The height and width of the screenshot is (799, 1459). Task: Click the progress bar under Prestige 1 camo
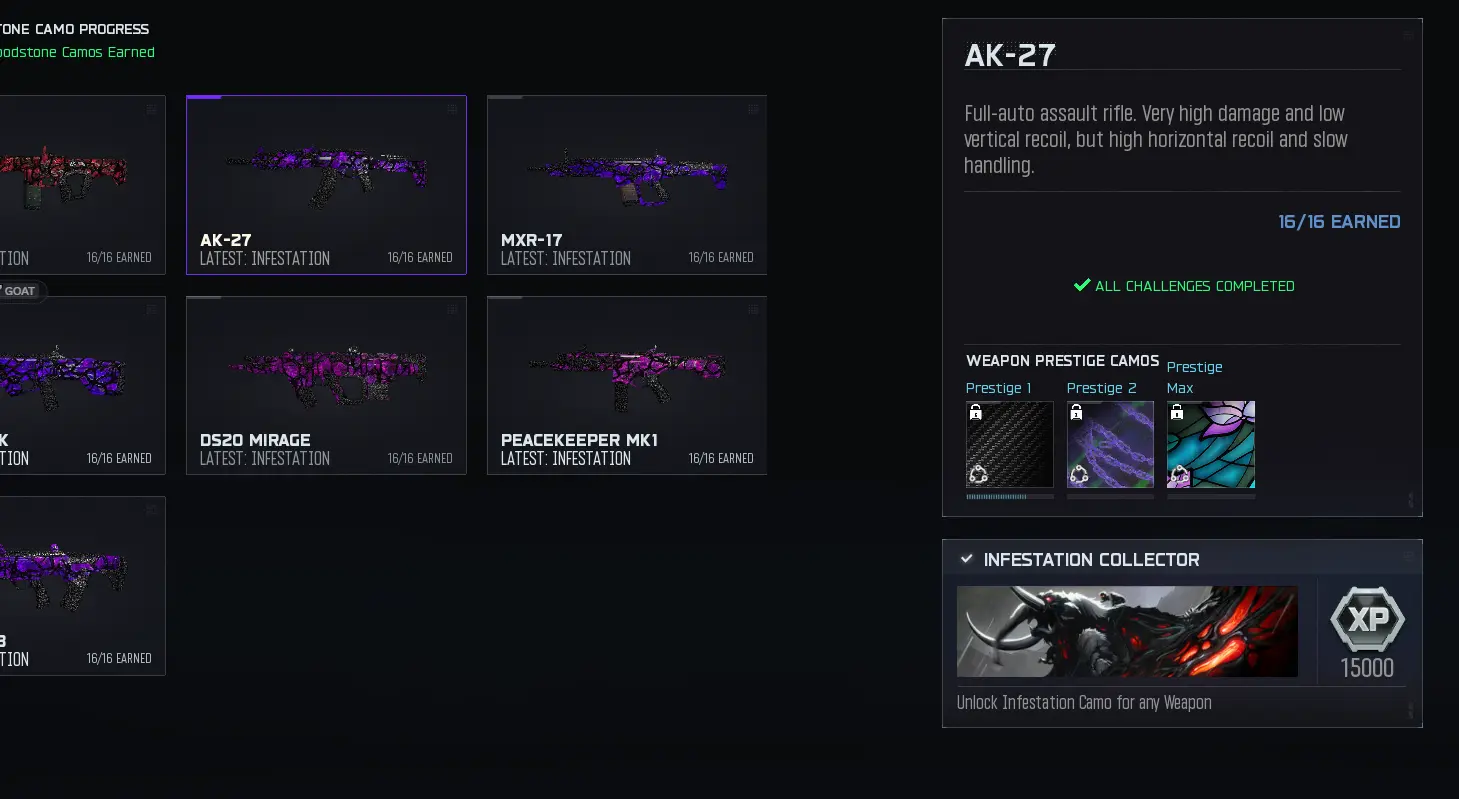pyautogui.click(x=1009, y=494)
